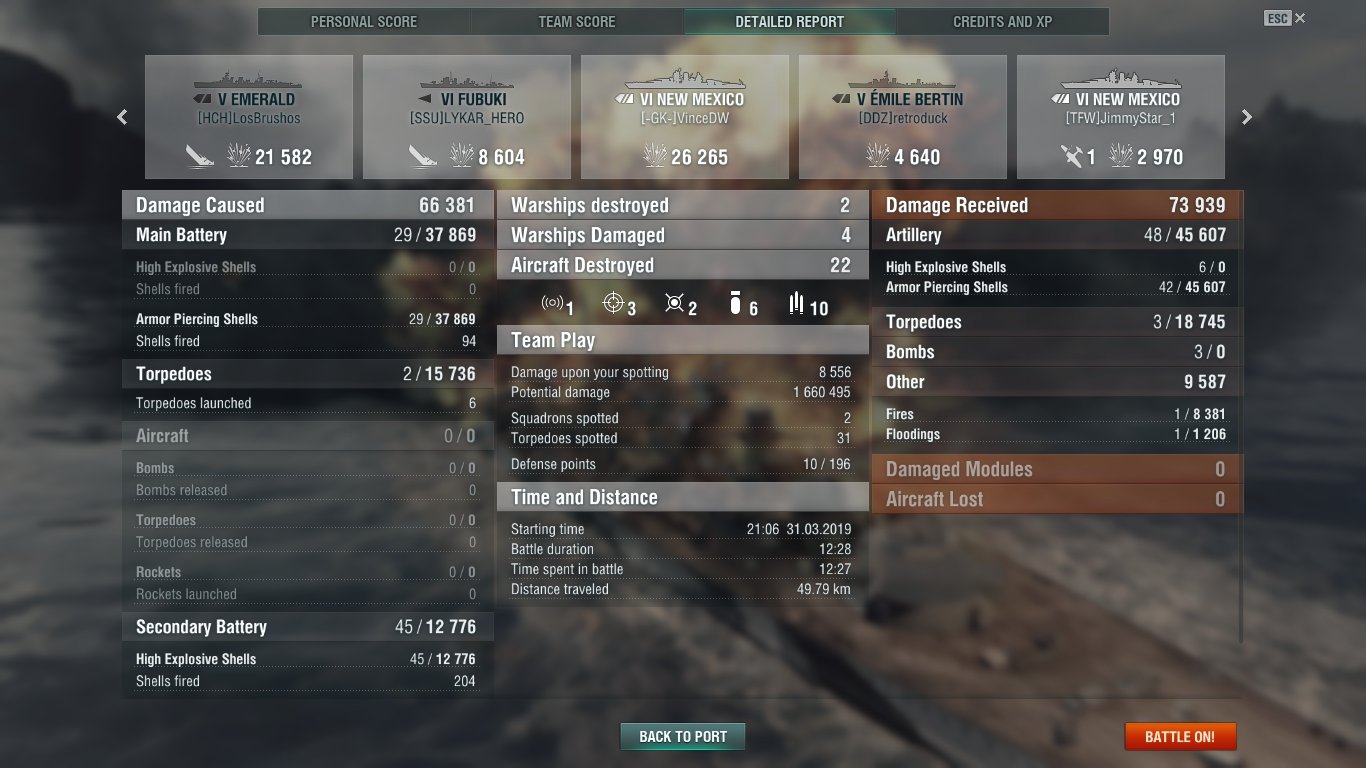
Task: Pick the V Émile Bertin ship card
Action: [903, 117]
